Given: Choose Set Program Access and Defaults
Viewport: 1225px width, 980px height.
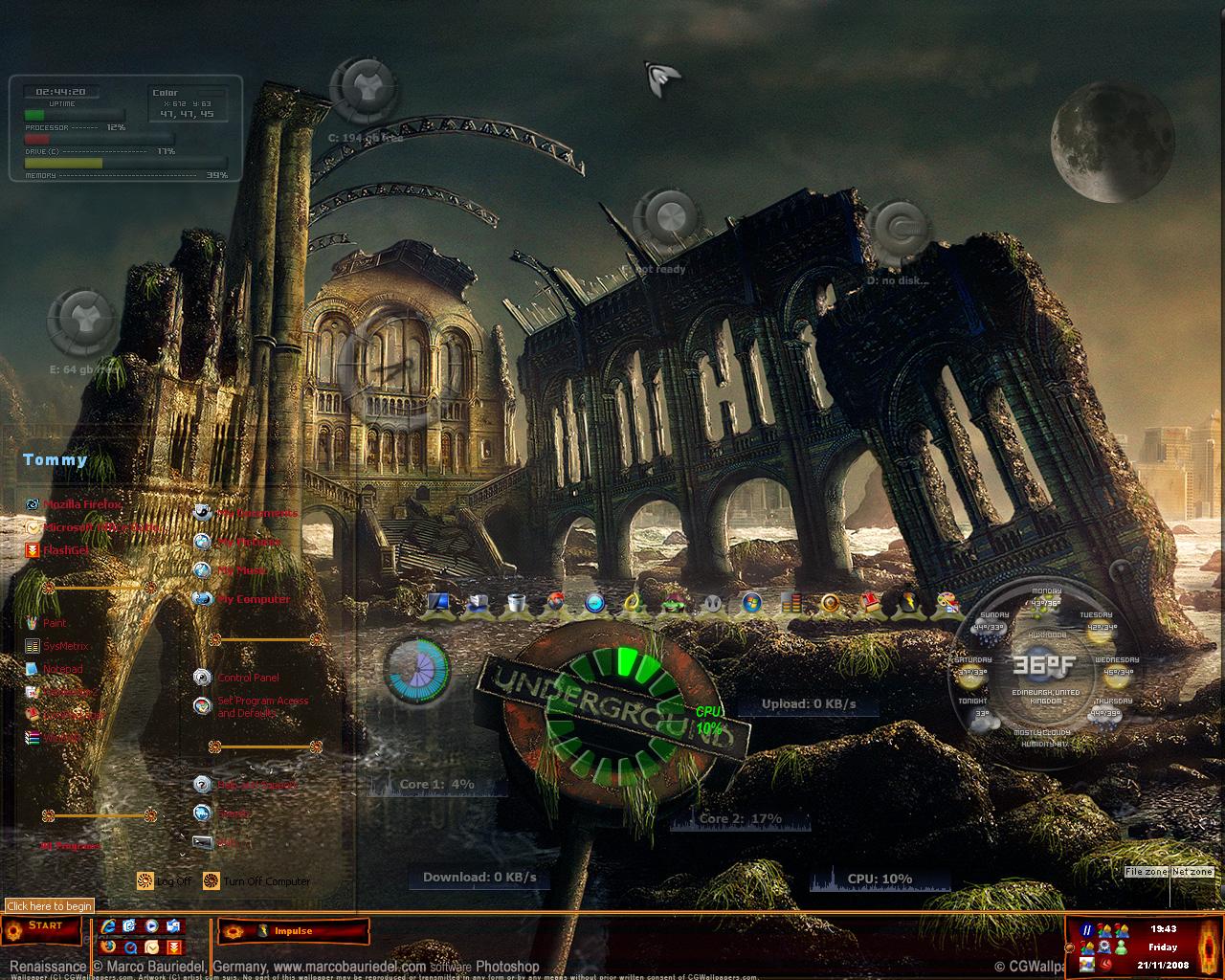Looking at the screenshot, I should pos(261,706).
